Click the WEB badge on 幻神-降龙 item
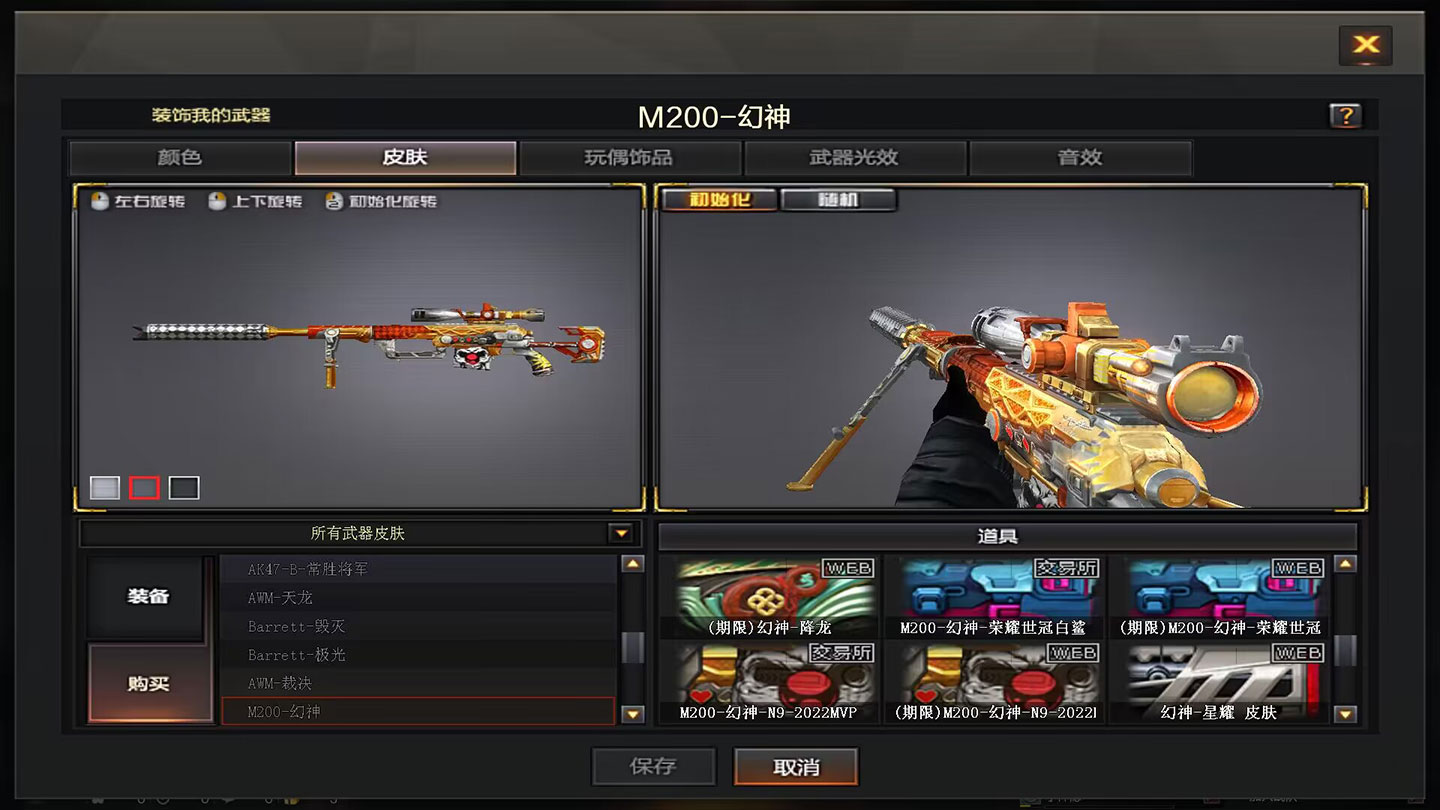The image size is (1440, 810). pyautogui.click(x=847, y=567)
